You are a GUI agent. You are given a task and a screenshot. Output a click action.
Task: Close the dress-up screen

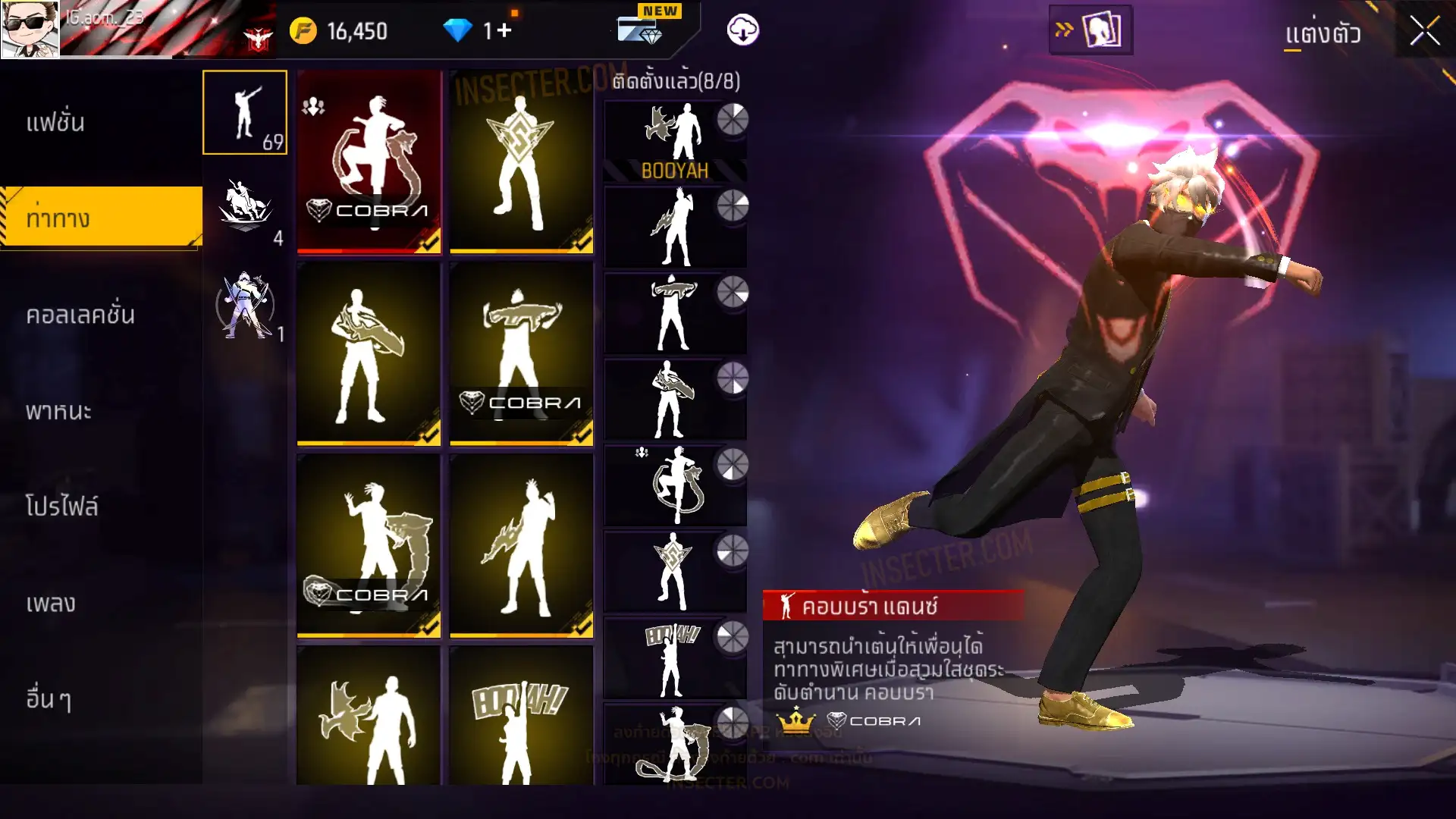1424,32
